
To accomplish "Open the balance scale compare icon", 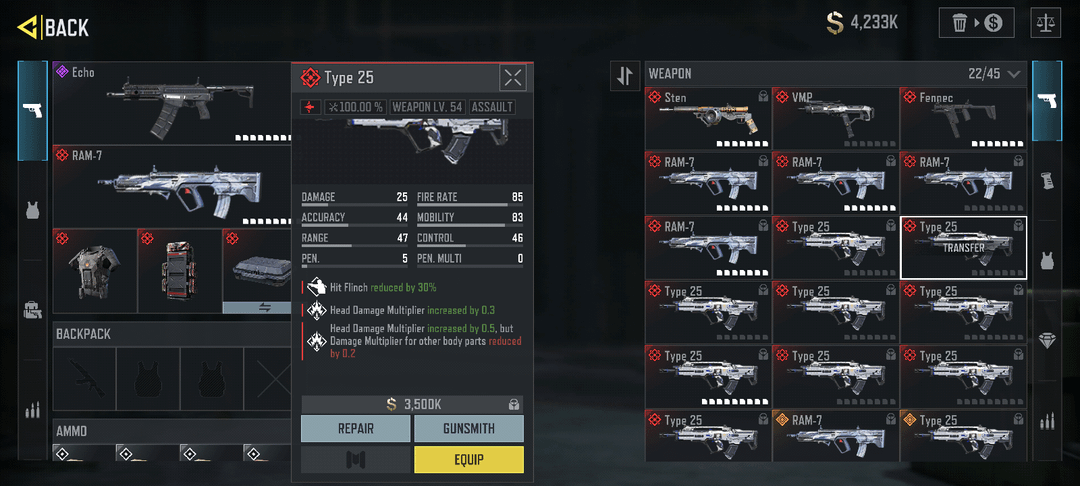I will [x=1047, y=23].
